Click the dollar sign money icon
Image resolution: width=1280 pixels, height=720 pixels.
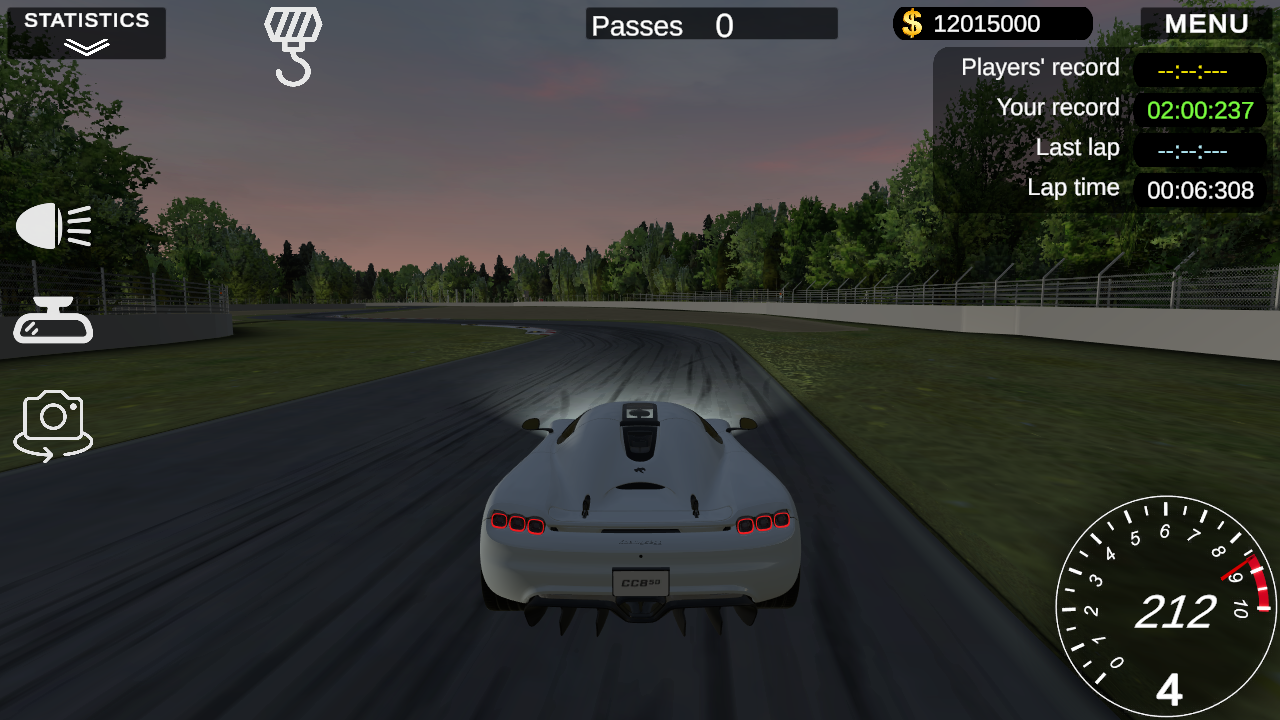[911, 23]
